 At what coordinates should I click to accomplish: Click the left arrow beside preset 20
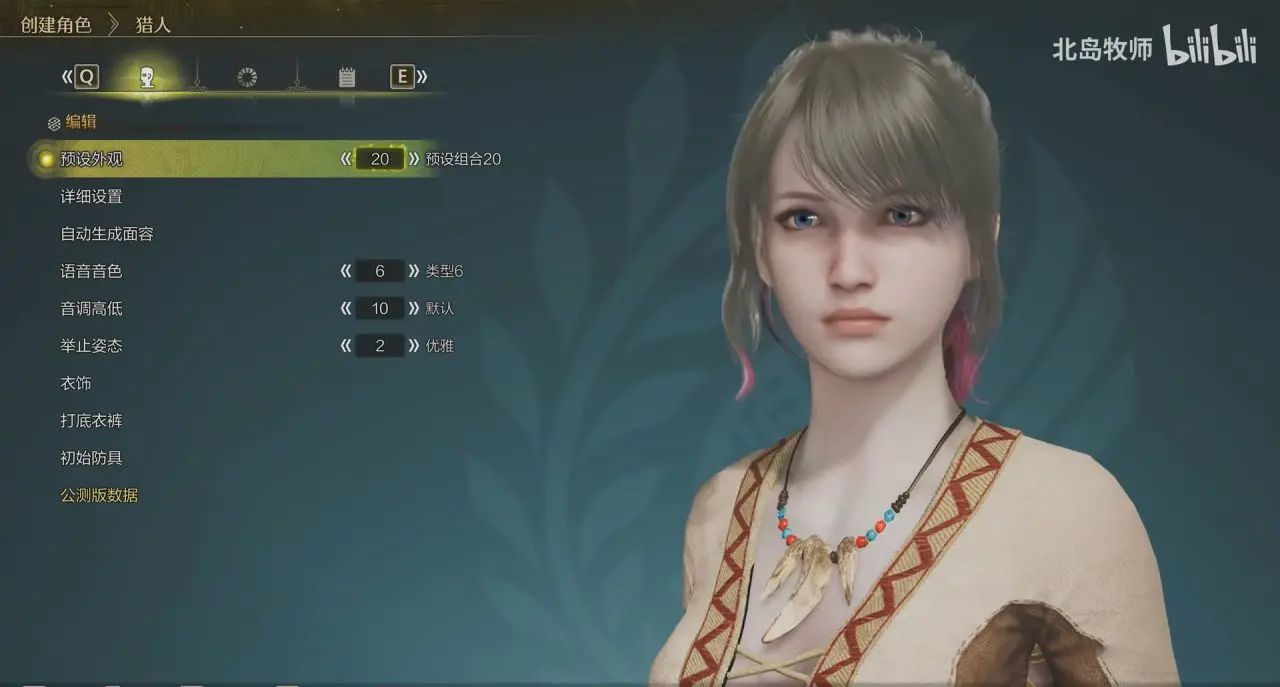[346, 159]
